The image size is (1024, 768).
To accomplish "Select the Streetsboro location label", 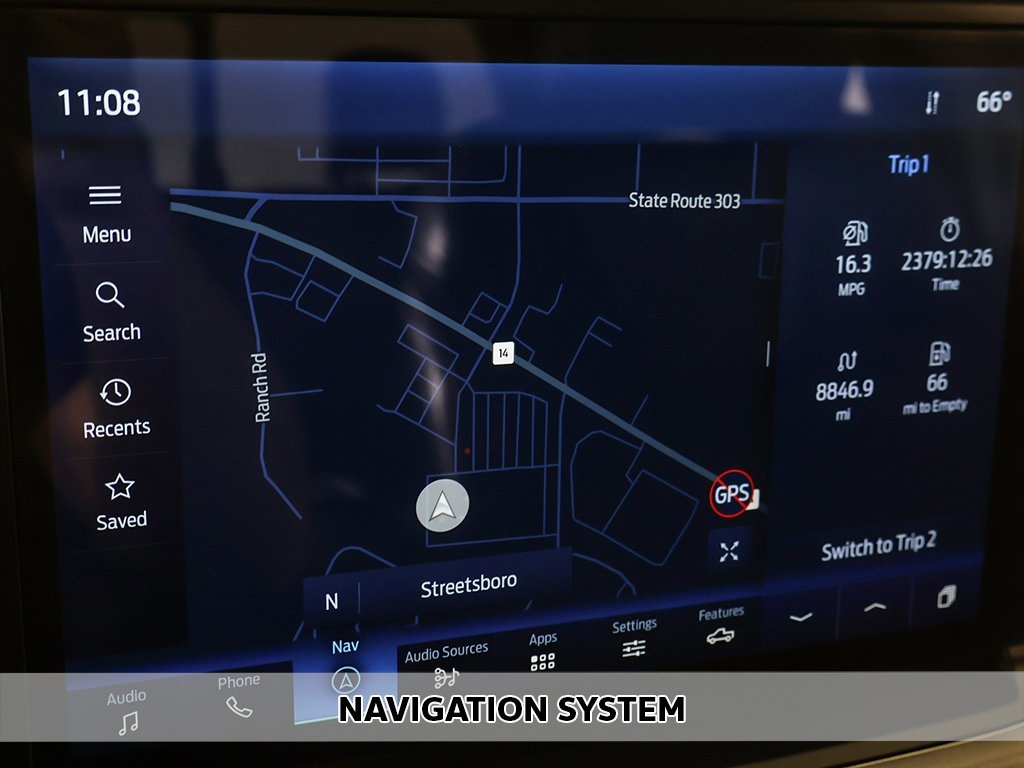I will coord(468,586).
